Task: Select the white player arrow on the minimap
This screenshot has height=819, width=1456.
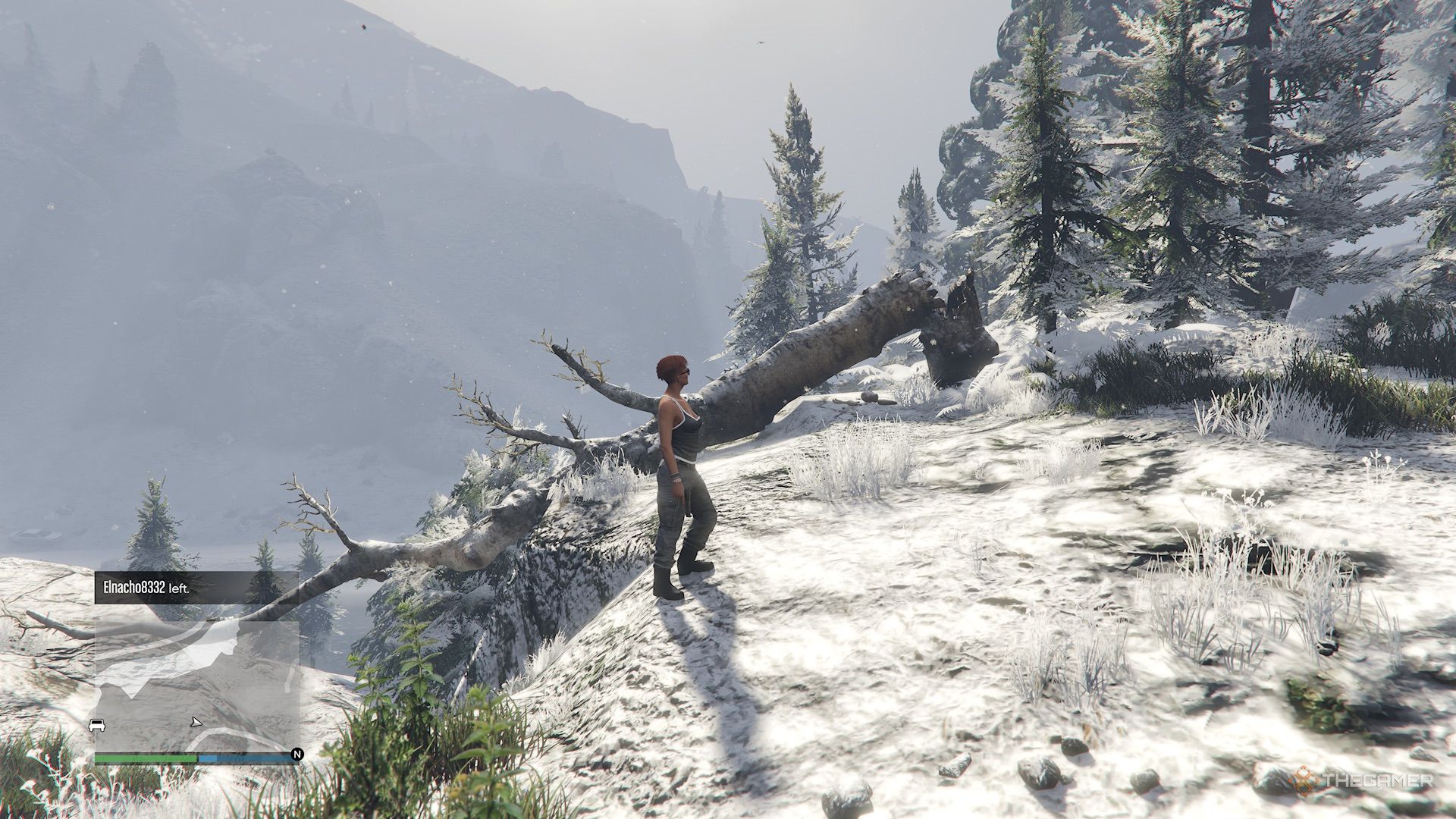Action: point(196,723)
